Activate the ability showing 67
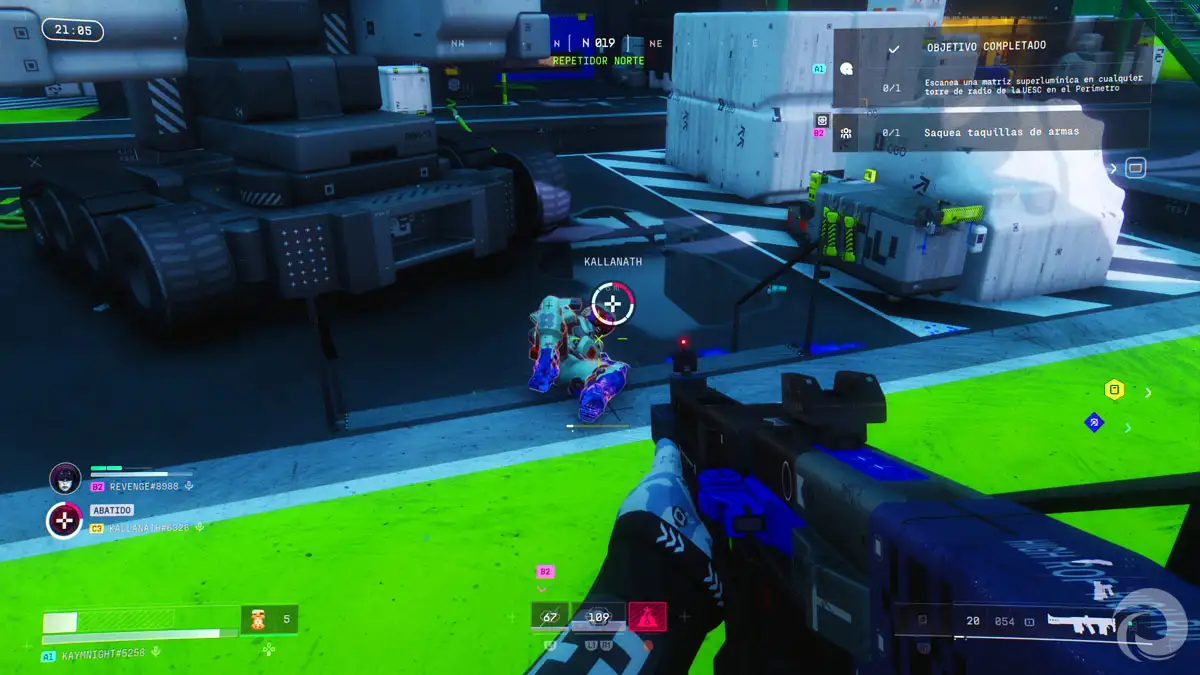 pos(550,617)
